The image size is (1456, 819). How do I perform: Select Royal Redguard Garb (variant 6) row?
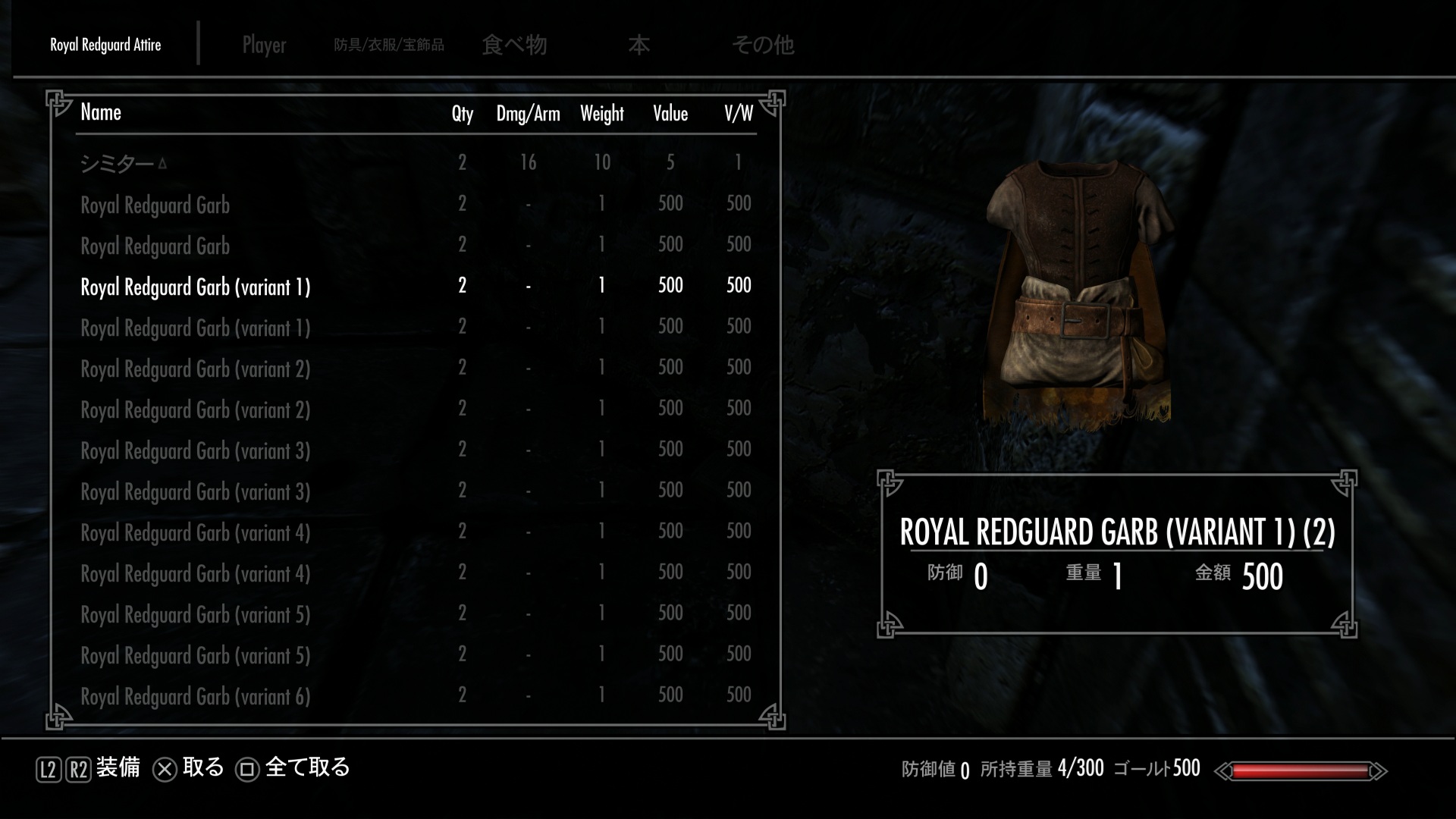(x=195, y=696)
